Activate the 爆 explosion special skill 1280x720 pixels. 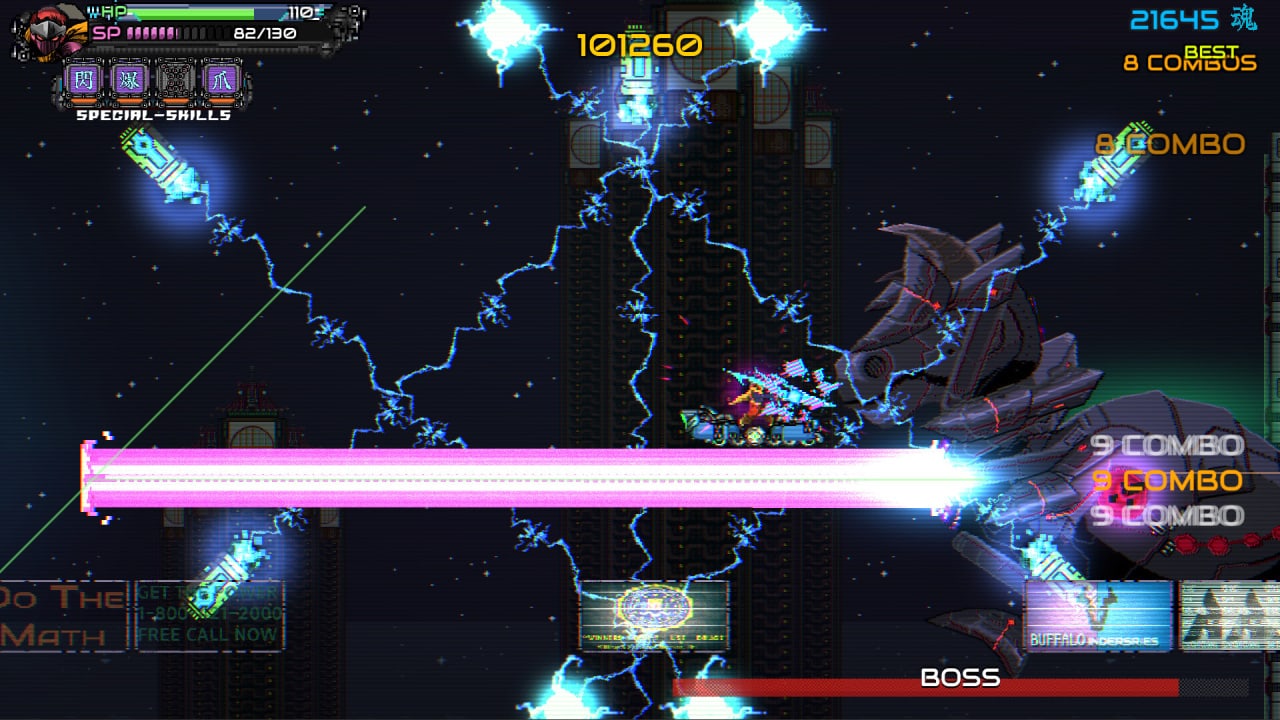point(129,80)
